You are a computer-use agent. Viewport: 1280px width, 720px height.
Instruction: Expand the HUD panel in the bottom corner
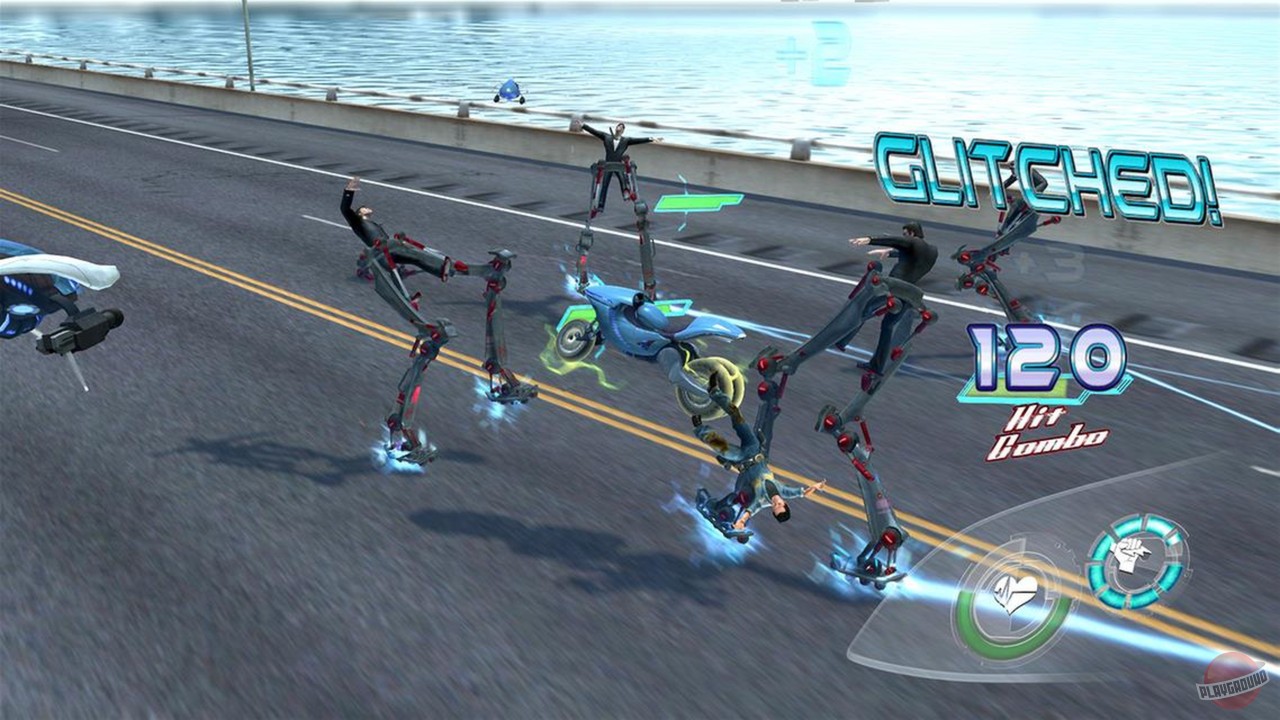(x=1060, y=600)
